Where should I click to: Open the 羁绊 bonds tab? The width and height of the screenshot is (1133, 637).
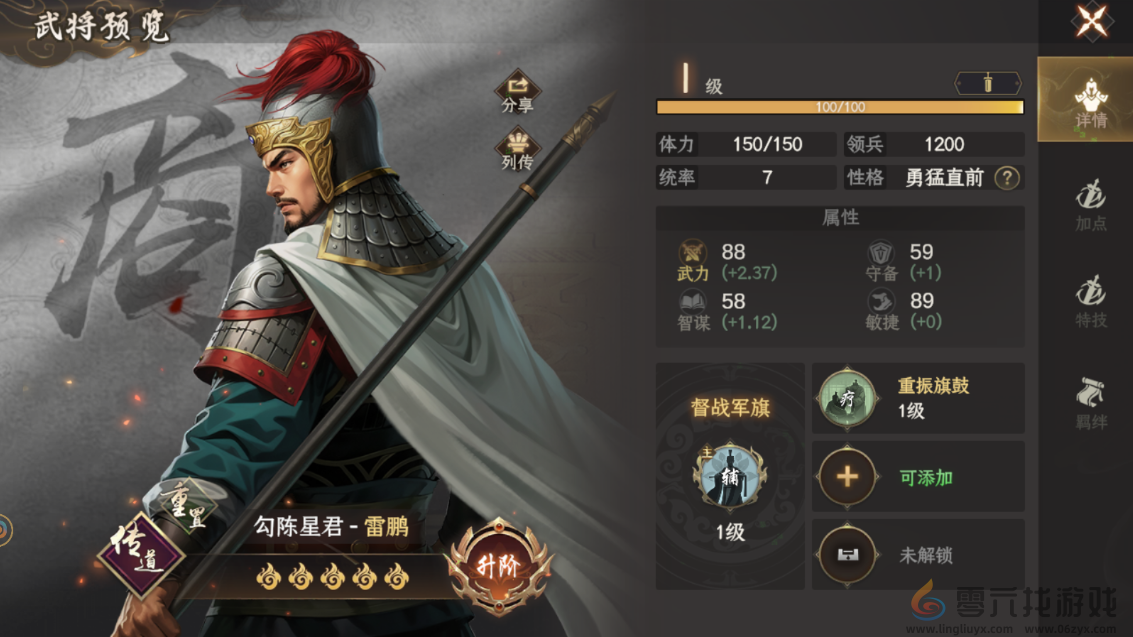(x=1090, y=402)
